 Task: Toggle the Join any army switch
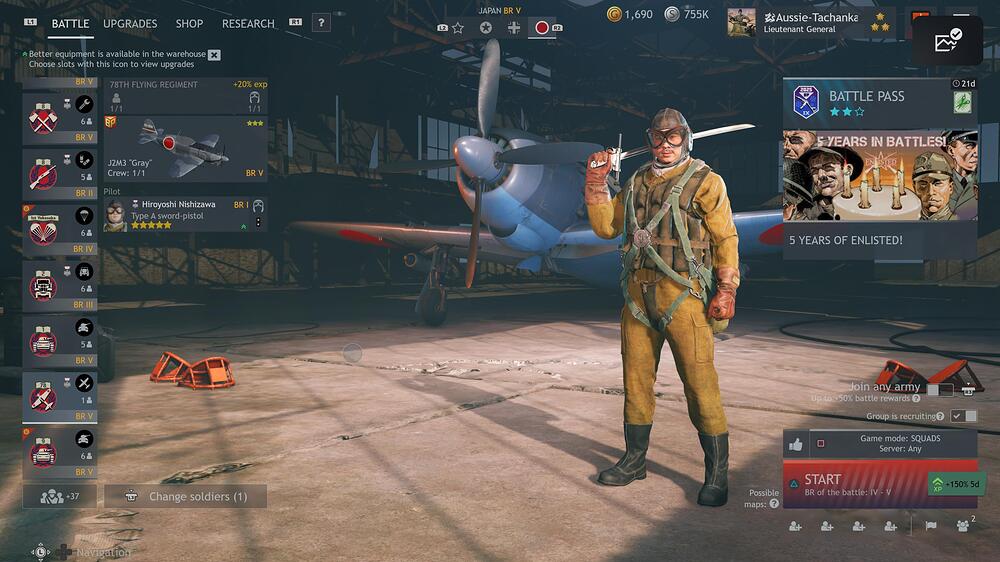tap(939, 390)
